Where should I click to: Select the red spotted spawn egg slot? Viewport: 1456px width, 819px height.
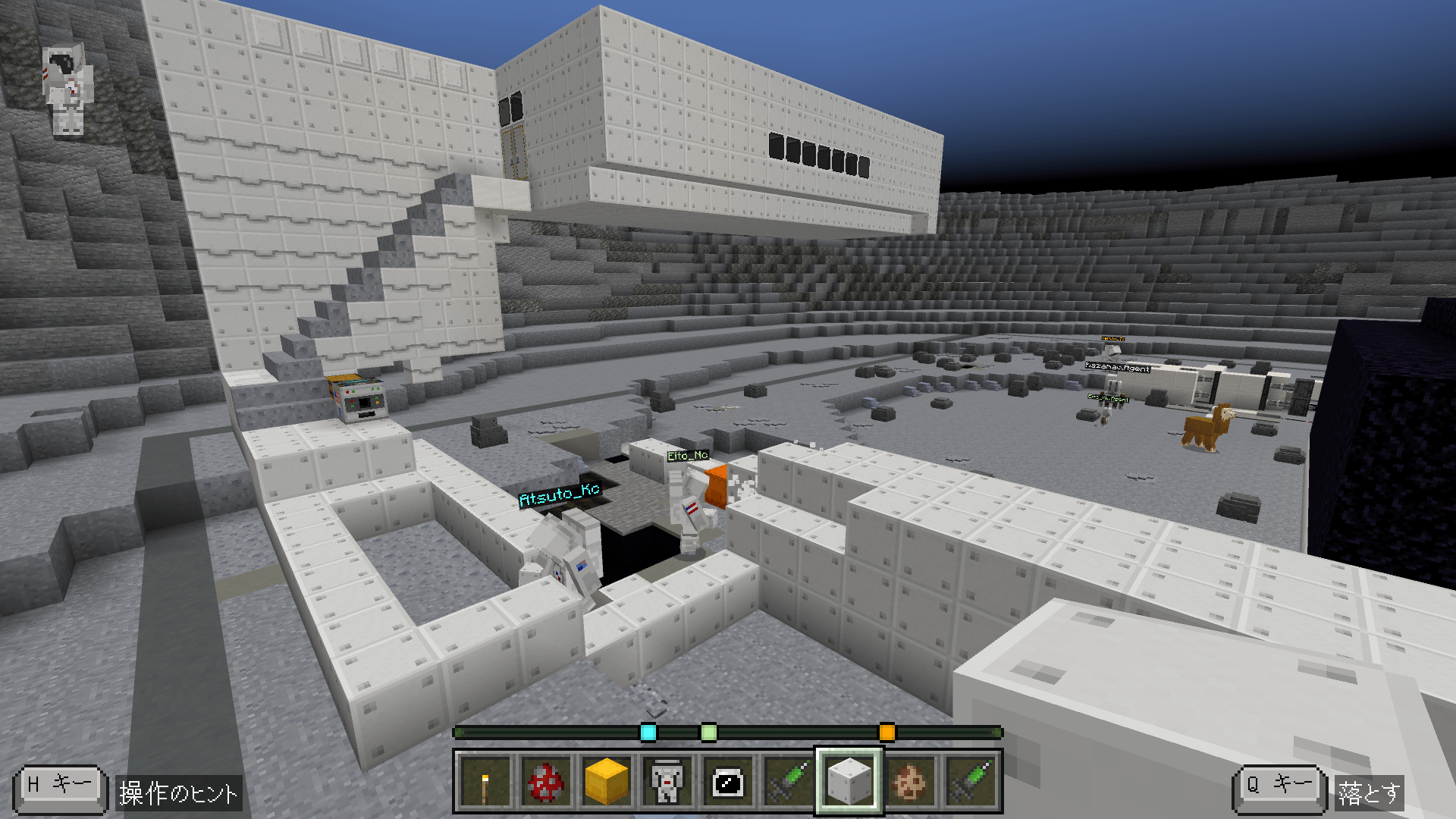pyautogui.click(x=546, y=781)
